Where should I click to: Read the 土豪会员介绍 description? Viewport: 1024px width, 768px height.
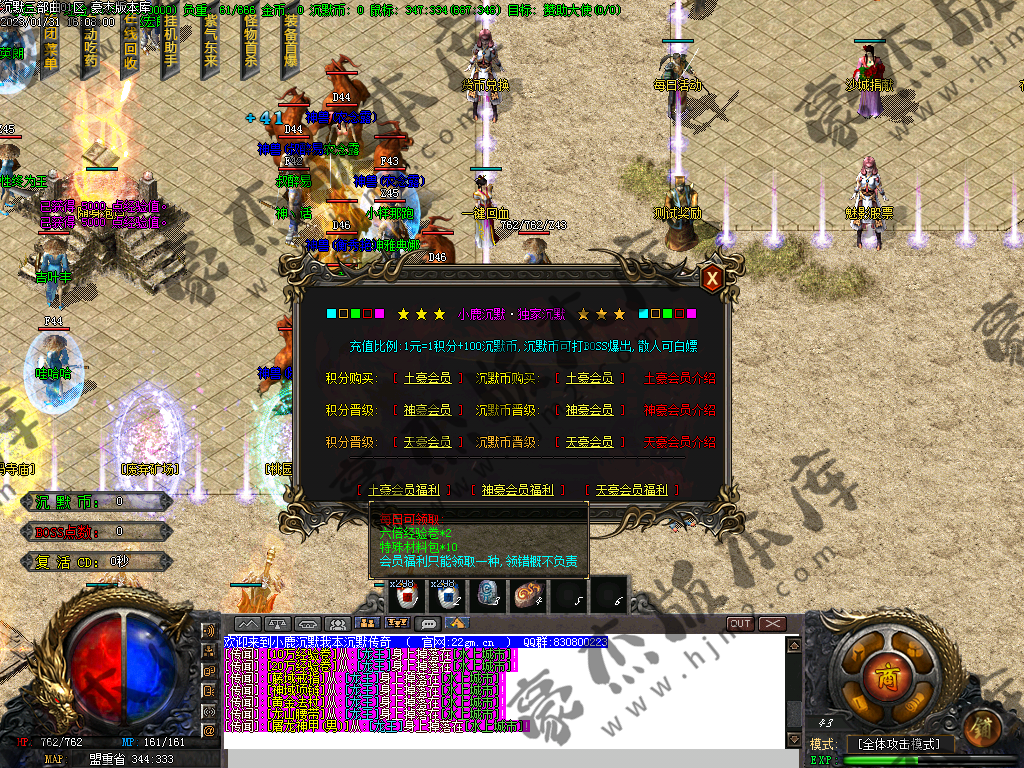(x=680, y=379)
